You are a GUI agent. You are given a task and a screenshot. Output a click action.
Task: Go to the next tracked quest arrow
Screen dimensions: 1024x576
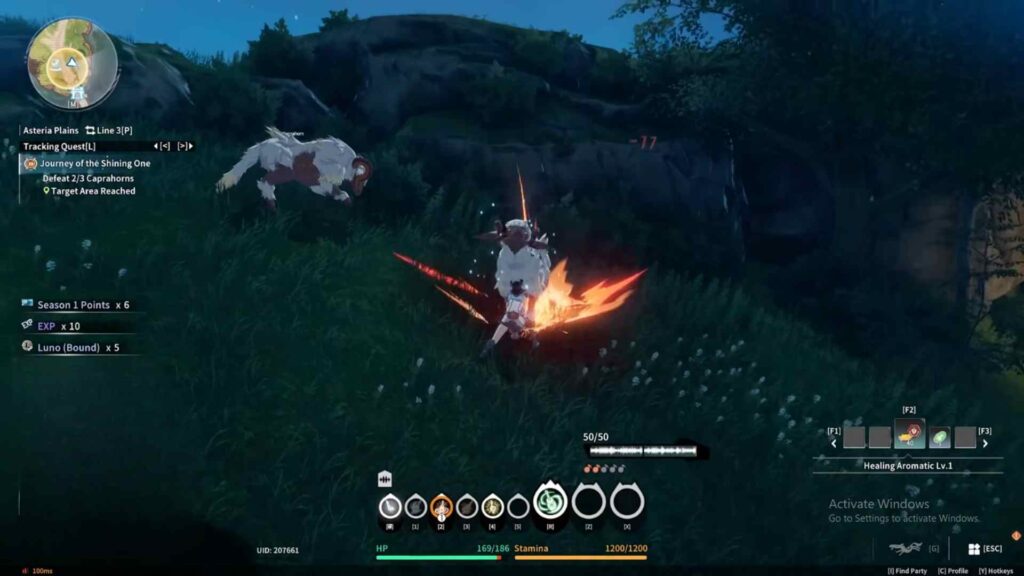tap(184, 146)
